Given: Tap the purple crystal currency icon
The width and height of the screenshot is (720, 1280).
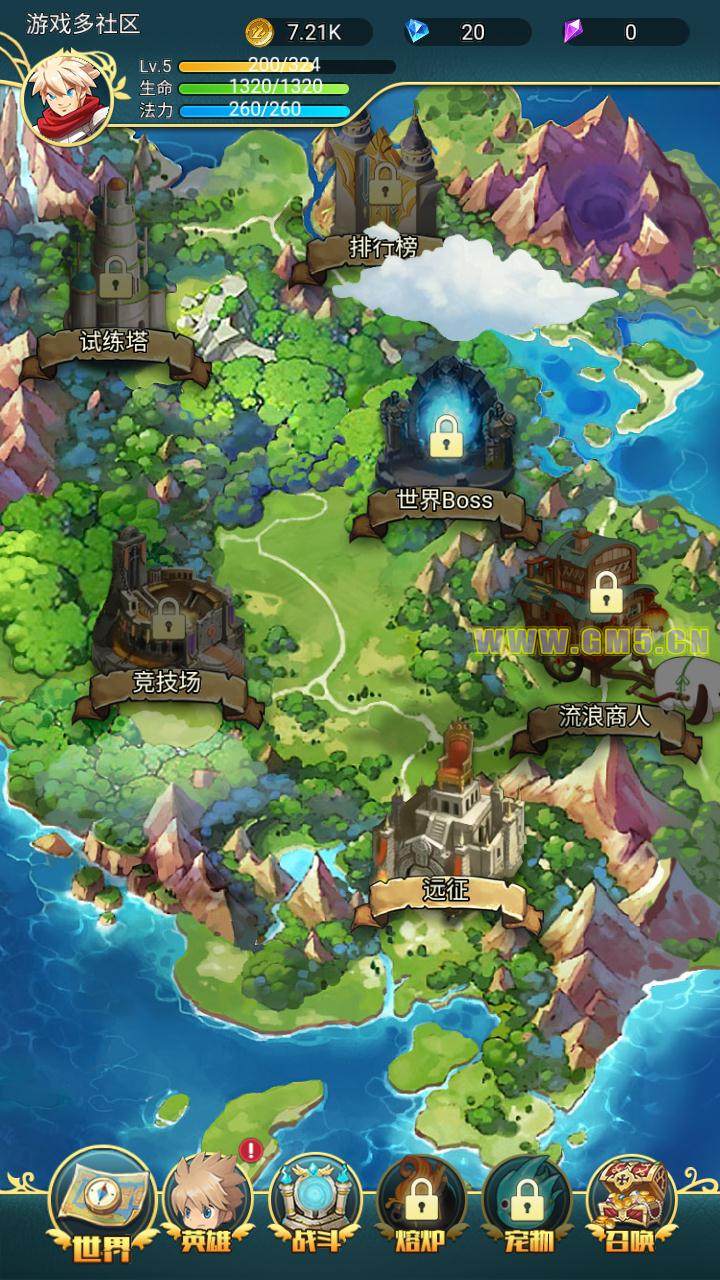Looking at the screenshot, I should 573,32.
